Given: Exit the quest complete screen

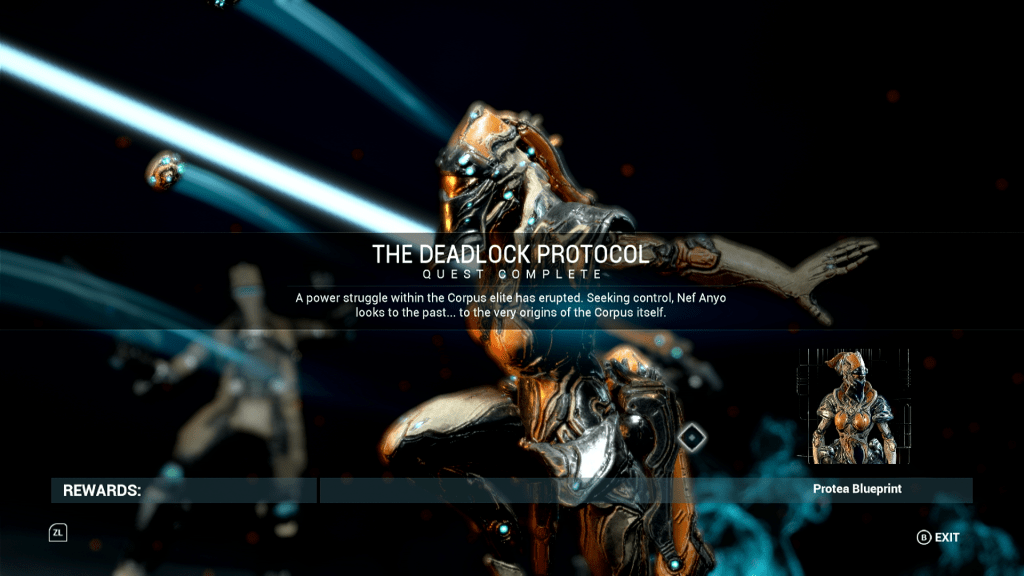Looking at the screenshot, I should 938,537.
